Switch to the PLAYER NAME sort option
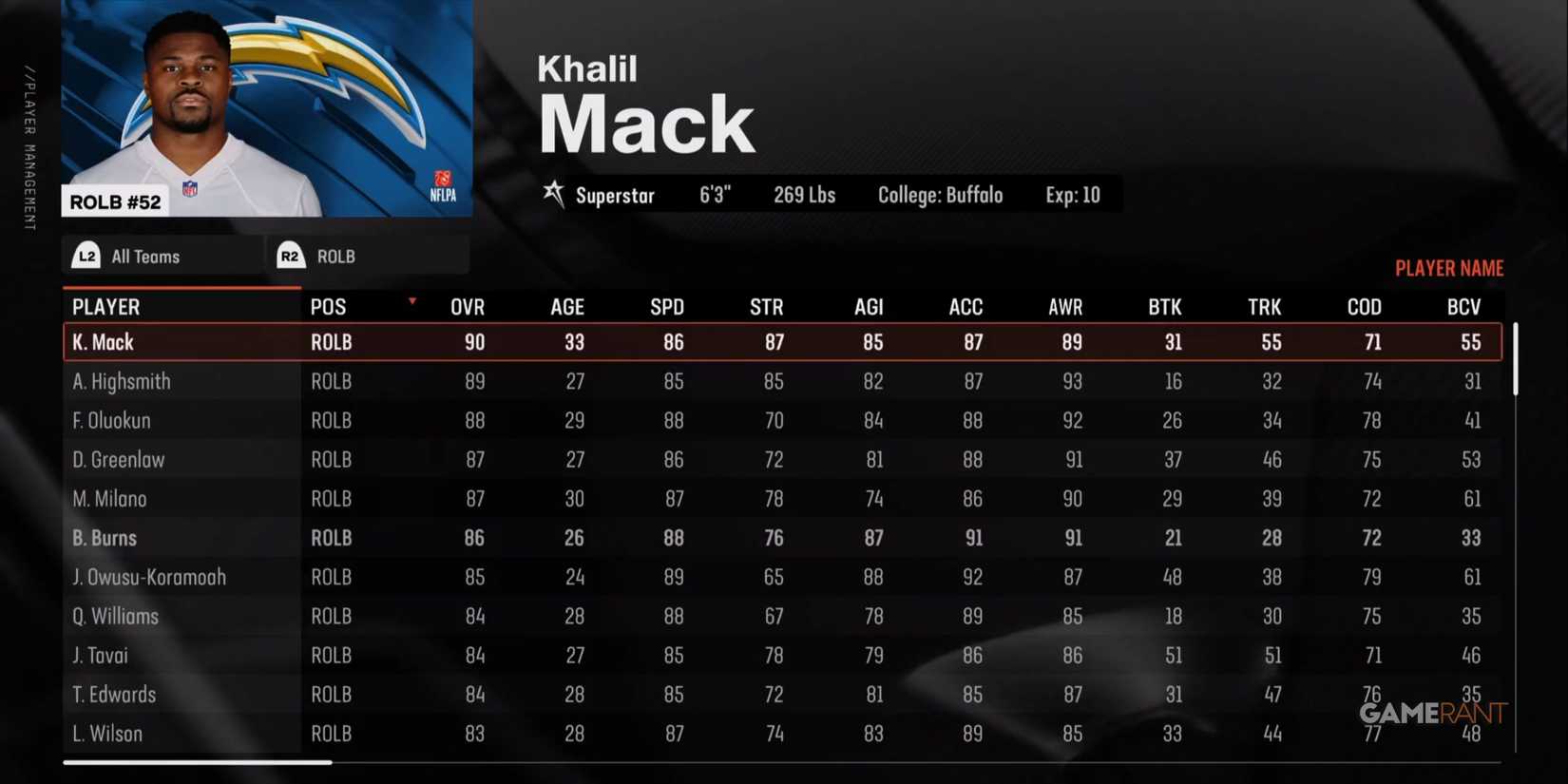The height and width of the screenshot is (784, 1568). (1449, 267)
